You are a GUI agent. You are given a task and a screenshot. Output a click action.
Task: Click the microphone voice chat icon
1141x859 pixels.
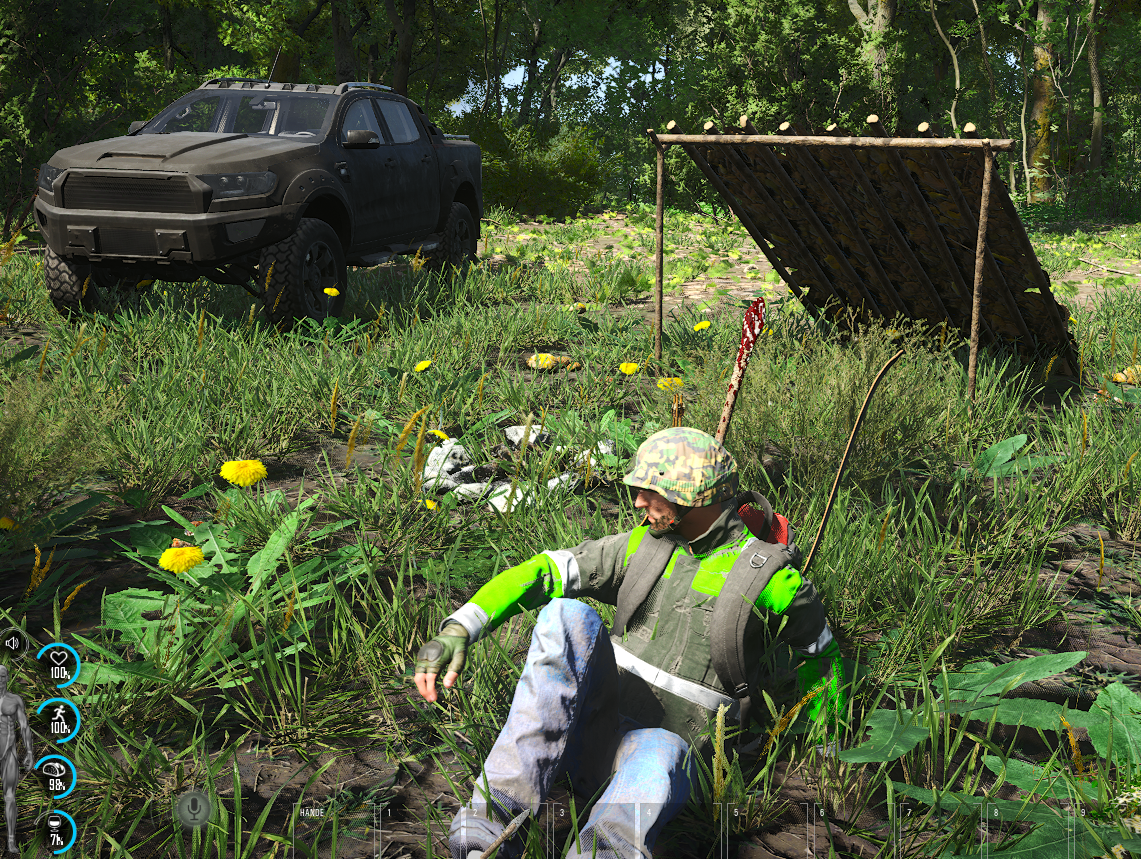tap(193, 808)
